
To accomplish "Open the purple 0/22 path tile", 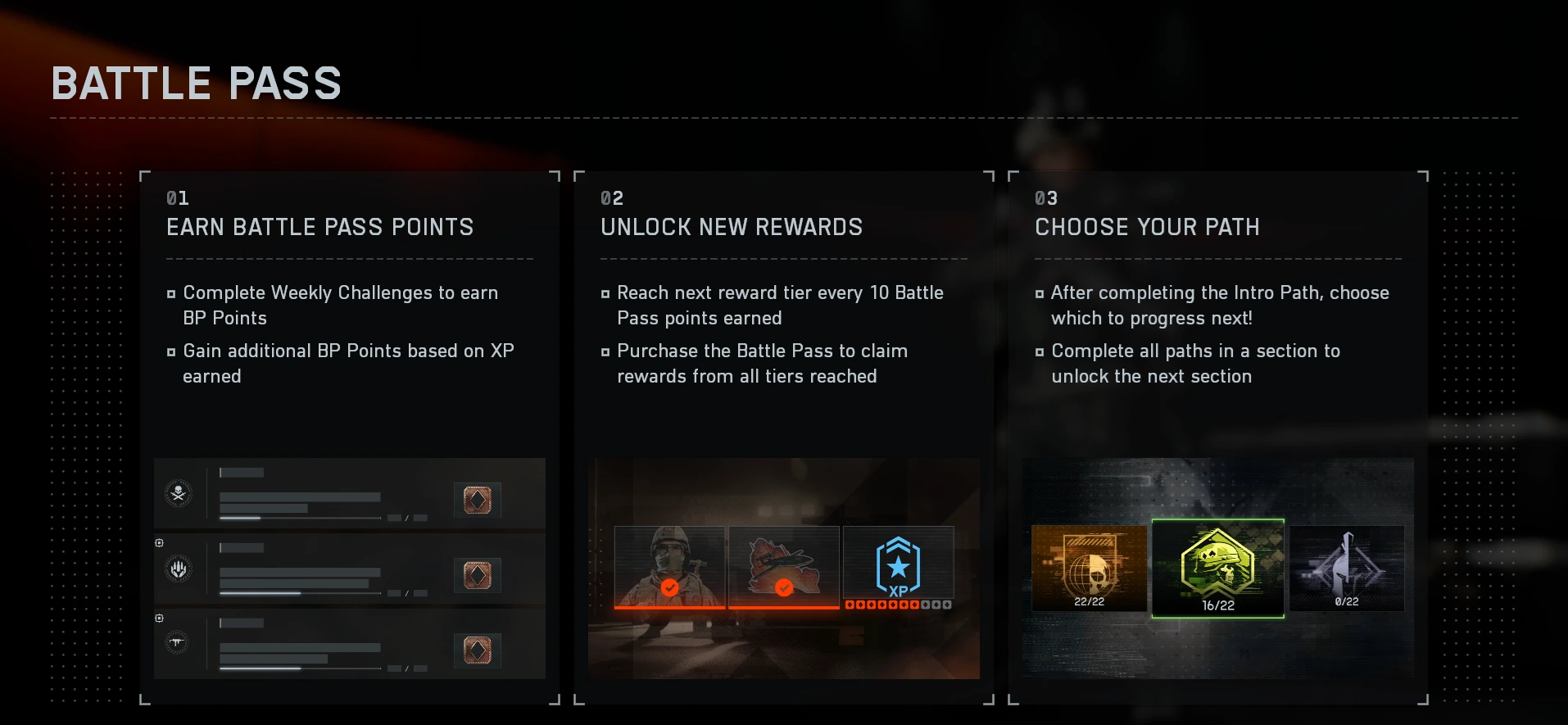I will pyautogui.click(x=1347, y=568).
